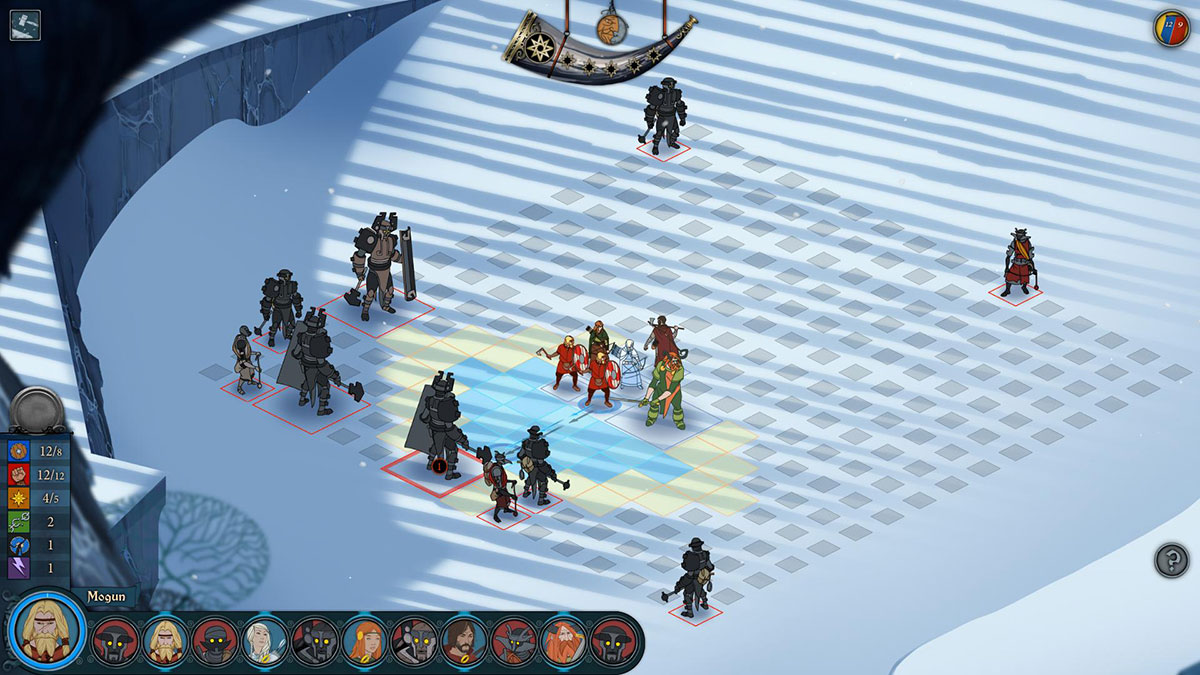Select the white-haired woman's turn order portrait
This screenshot has width=1200, height=675.
(265, 641)
